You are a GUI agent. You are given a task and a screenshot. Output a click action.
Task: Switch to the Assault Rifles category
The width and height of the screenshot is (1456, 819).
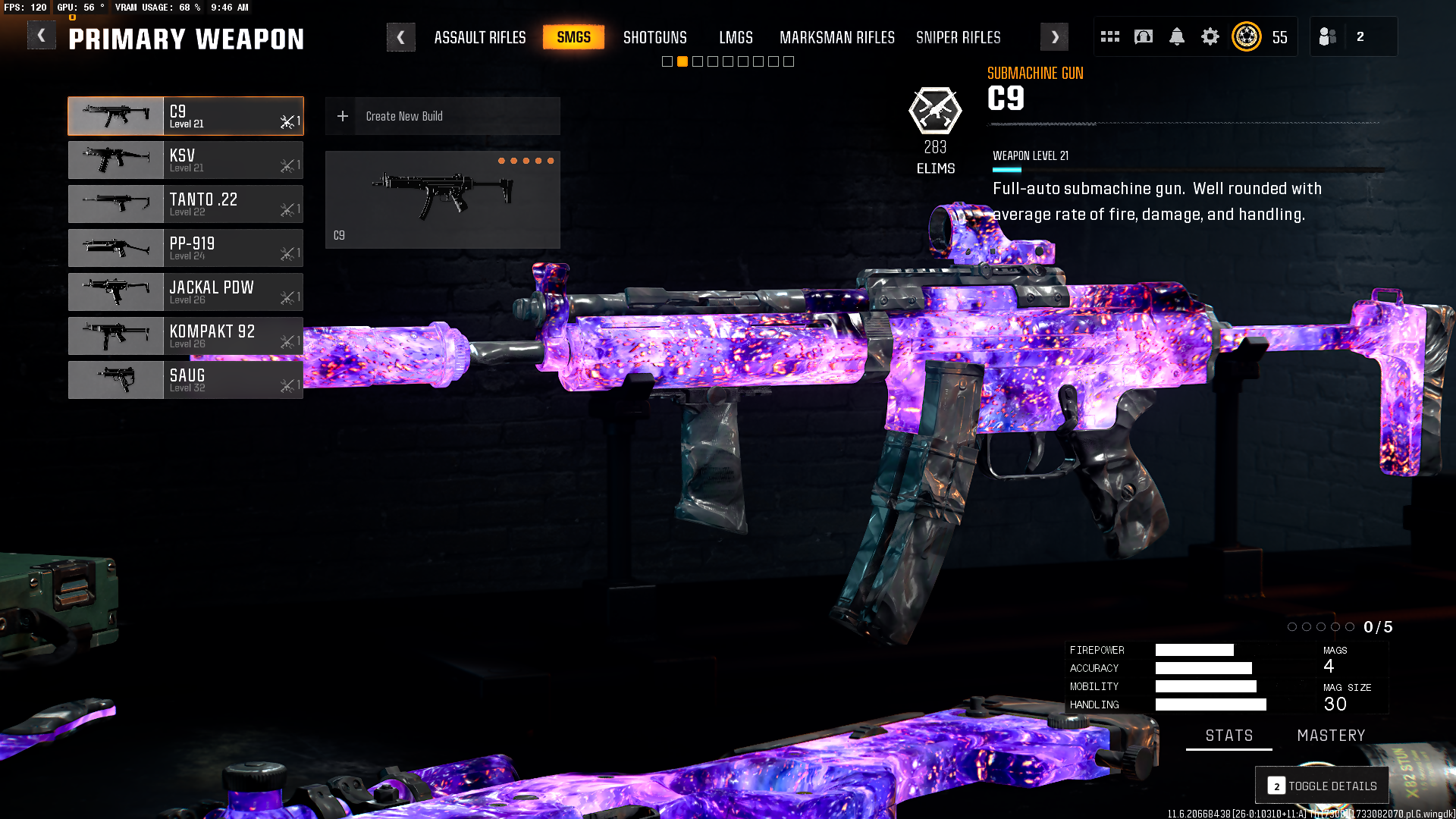click(x=479, y=37)
